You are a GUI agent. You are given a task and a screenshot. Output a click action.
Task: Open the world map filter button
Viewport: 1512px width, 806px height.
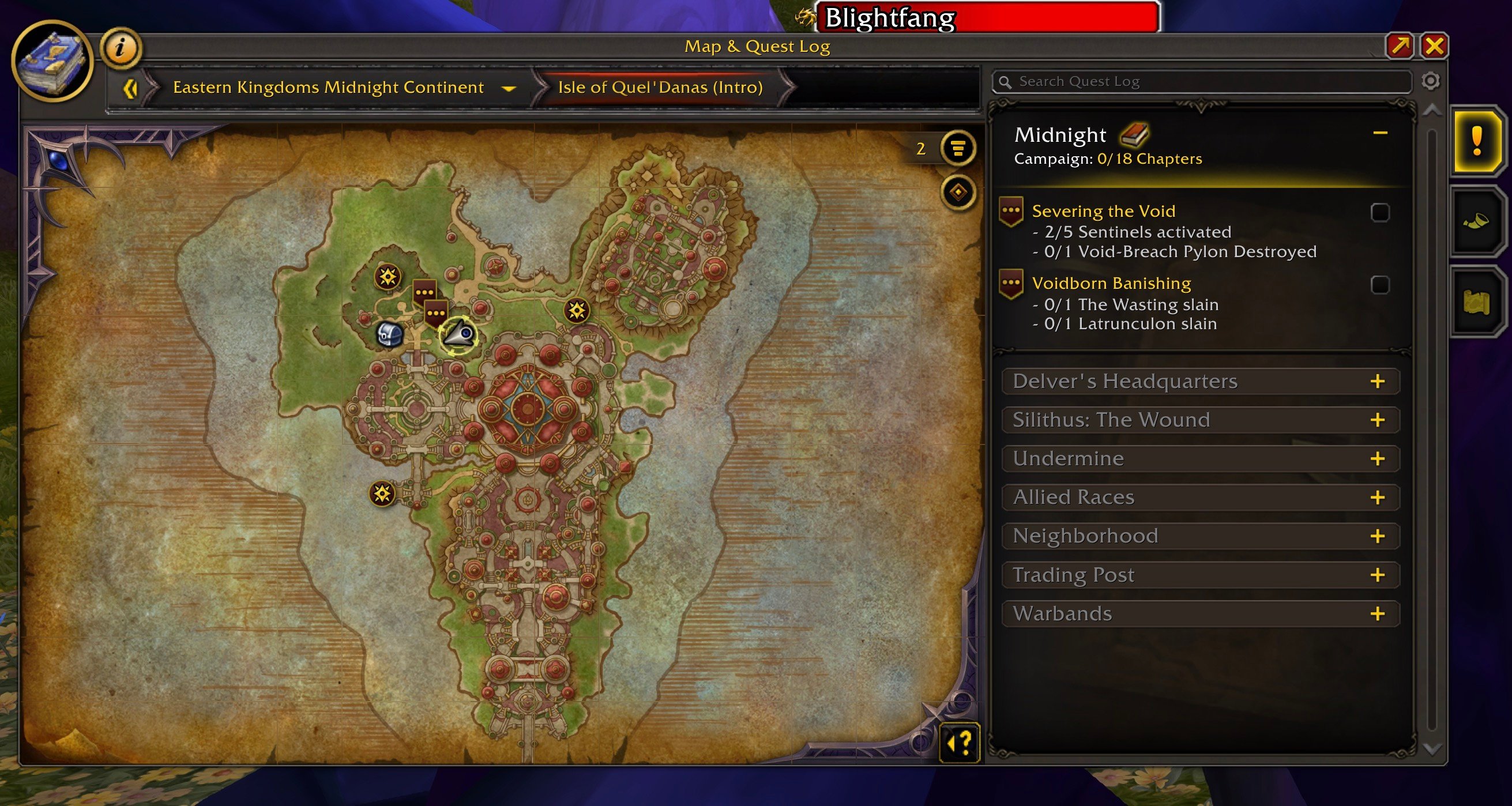958,148
